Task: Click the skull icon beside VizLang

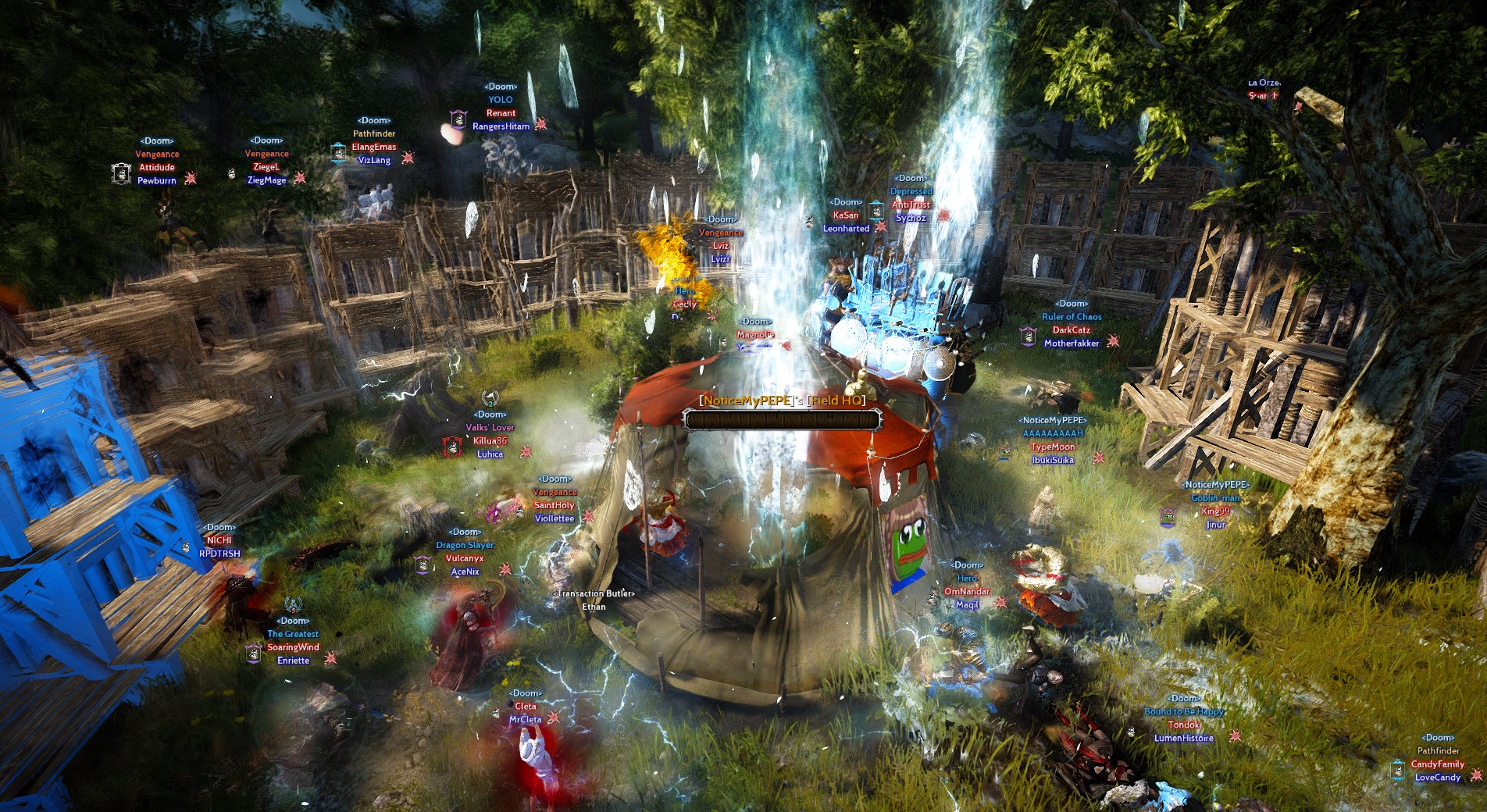Action: click(407, 158)
